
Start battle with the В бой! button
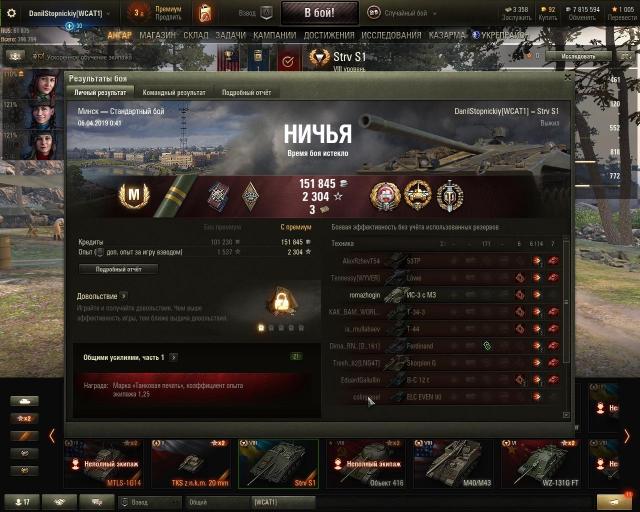[319, 12]
